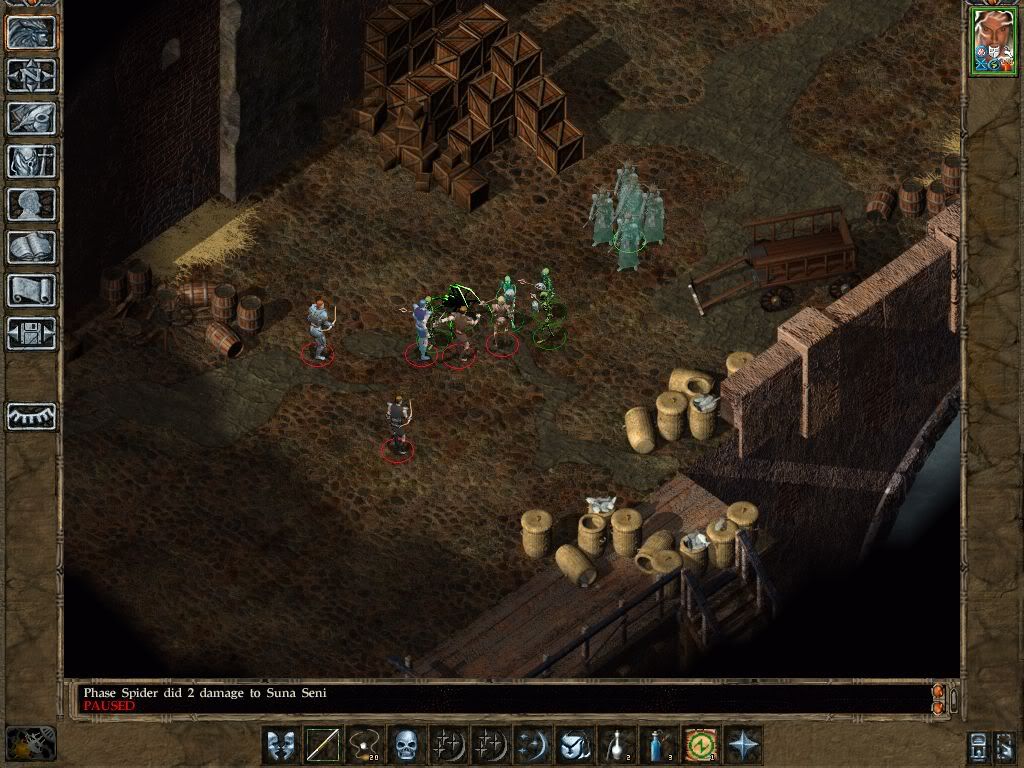Activate the skull ability icon
The image size is (1024, 768).
[x=407, y=745]
